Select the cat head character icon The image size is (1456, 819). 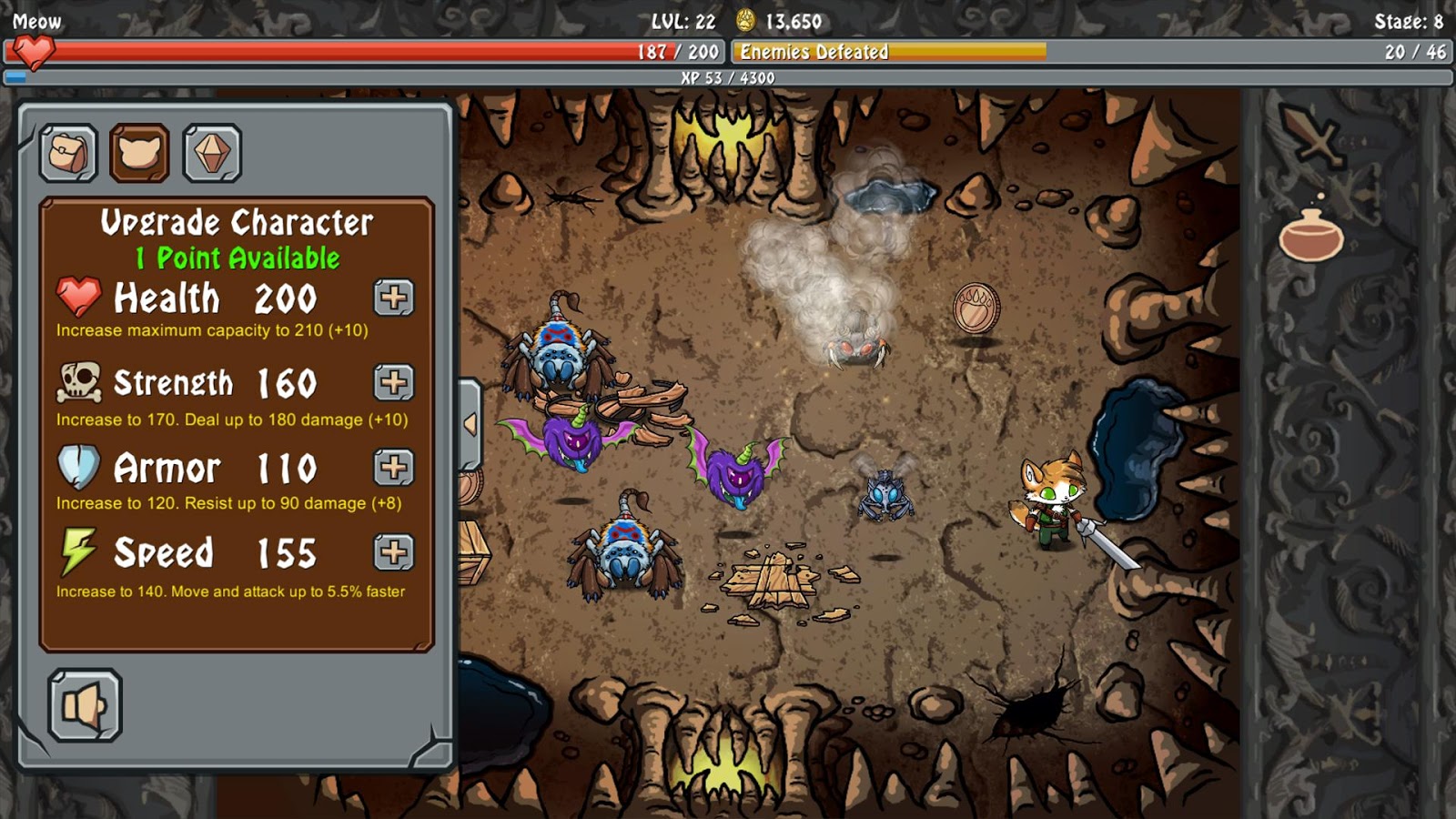coord(138,152)
